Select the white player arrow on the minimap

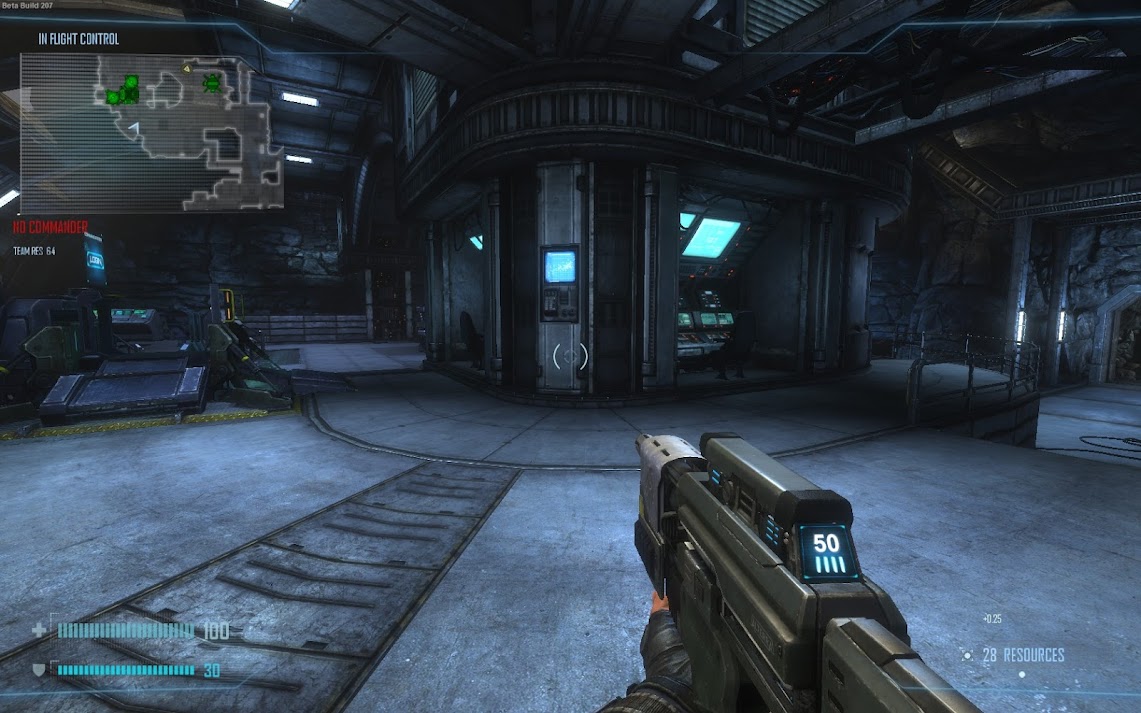click(x=134, y=126)
